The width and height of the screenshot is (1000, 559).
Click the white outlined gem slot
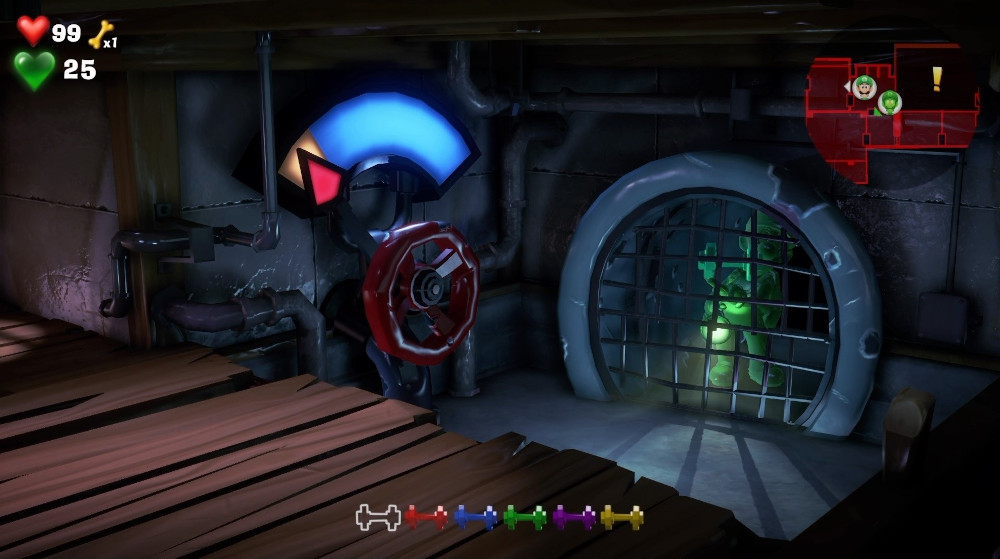click(x=378, y=517)
